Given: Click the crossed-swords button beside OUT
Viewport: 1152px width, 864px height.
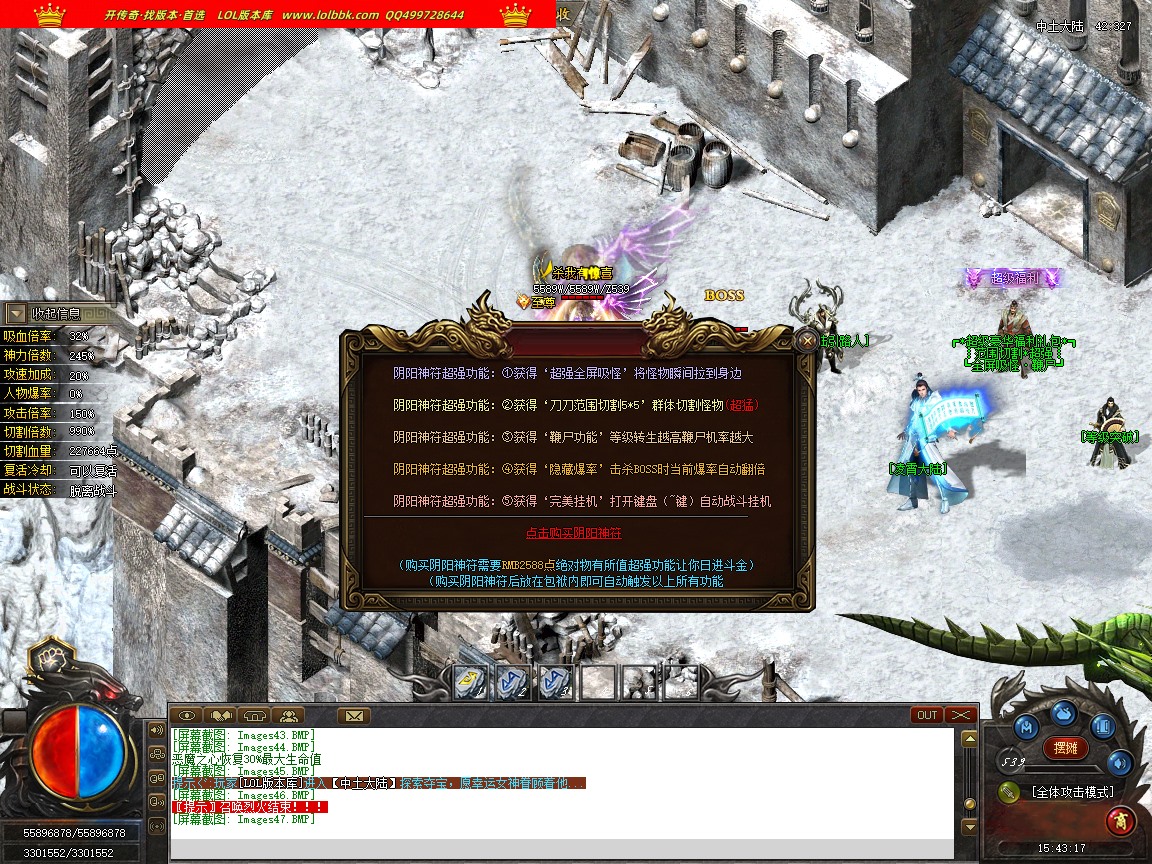Looking at the screenshot, I should coord(960,715).
